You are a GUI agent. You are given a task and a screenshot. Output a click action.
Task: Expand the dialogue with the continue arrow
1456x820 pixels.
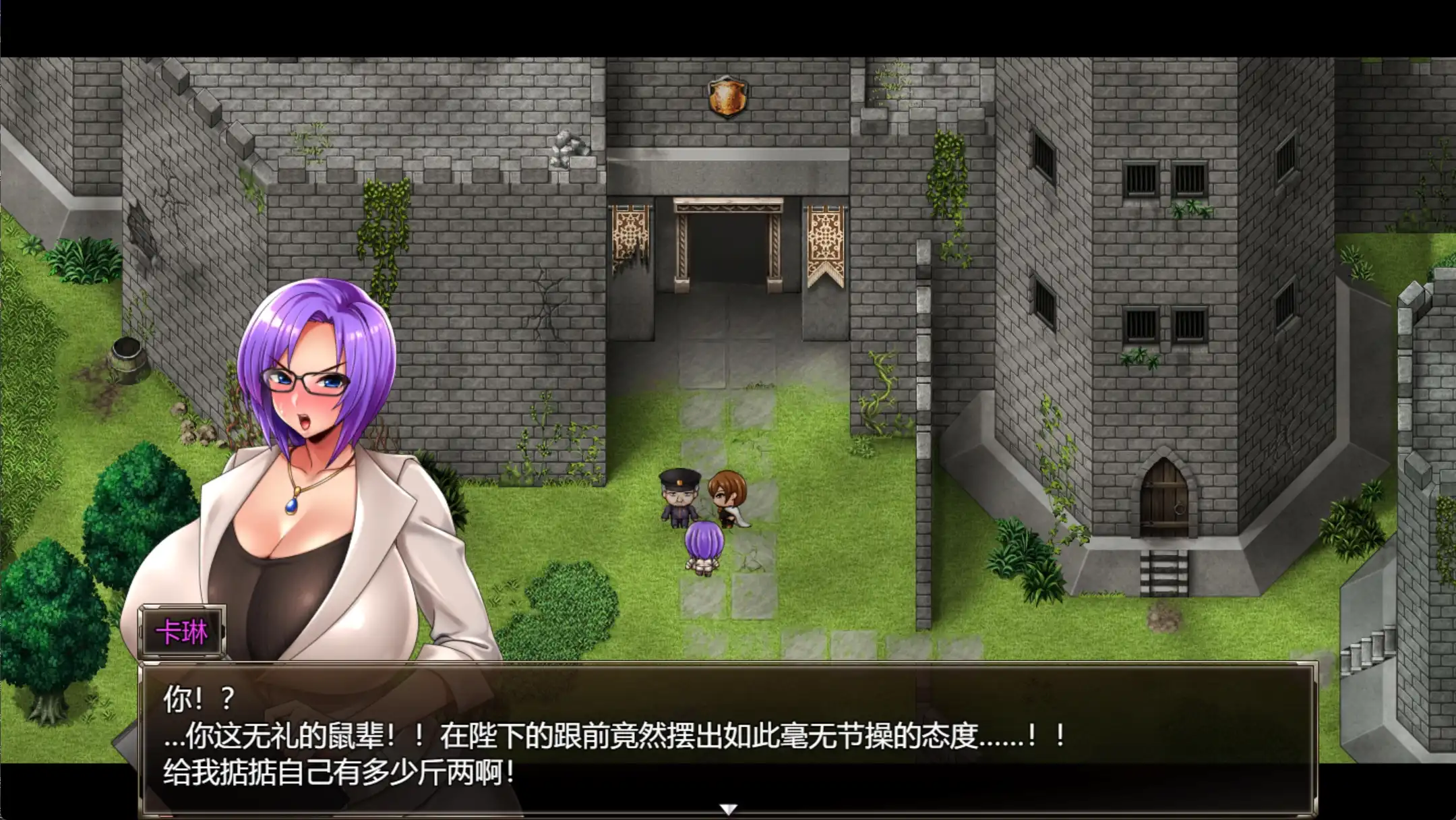(x=728, y=809)
